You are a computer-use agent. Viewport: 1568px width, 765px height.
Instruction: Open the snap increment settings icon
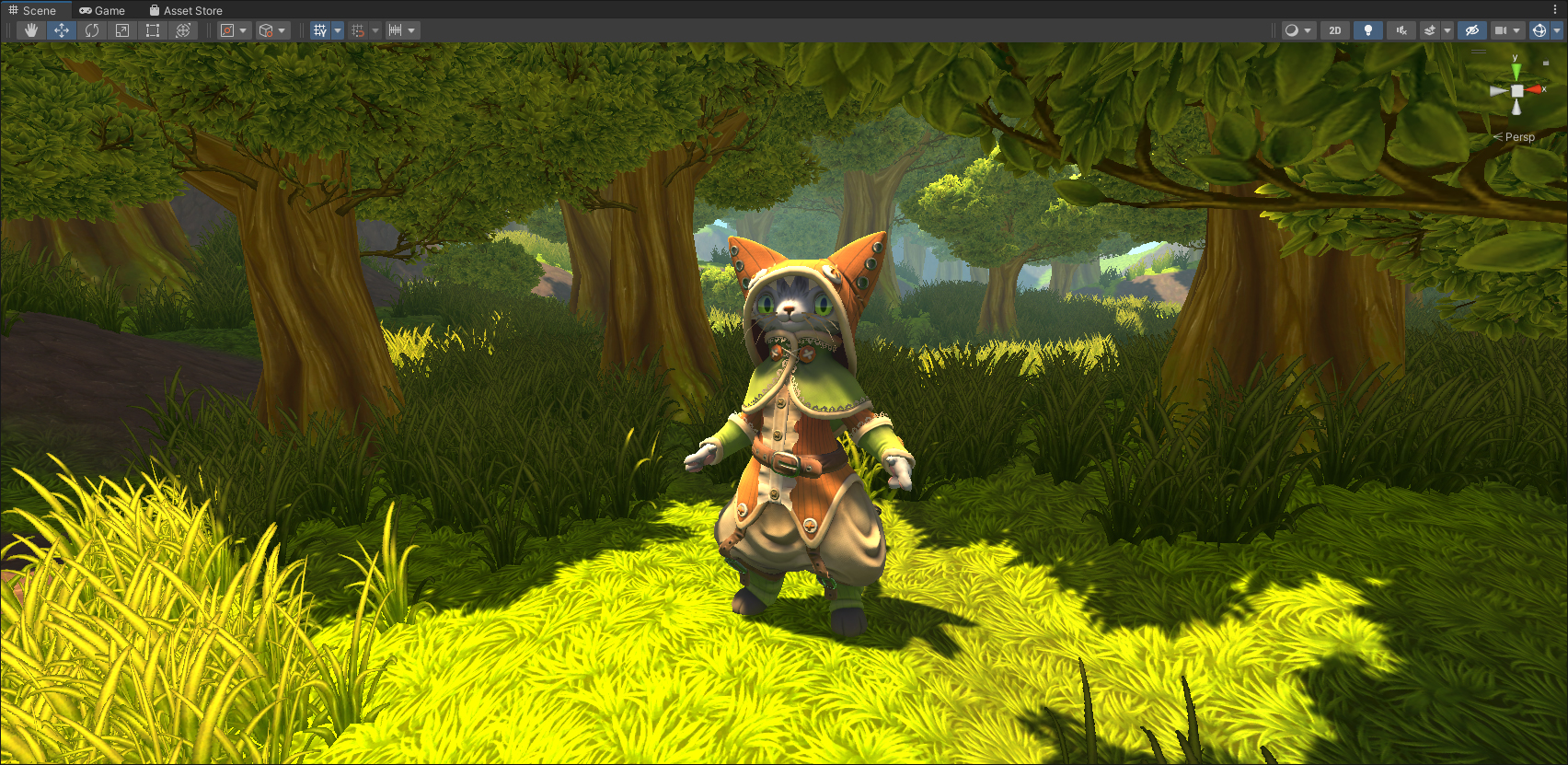(x=396, y=29)
